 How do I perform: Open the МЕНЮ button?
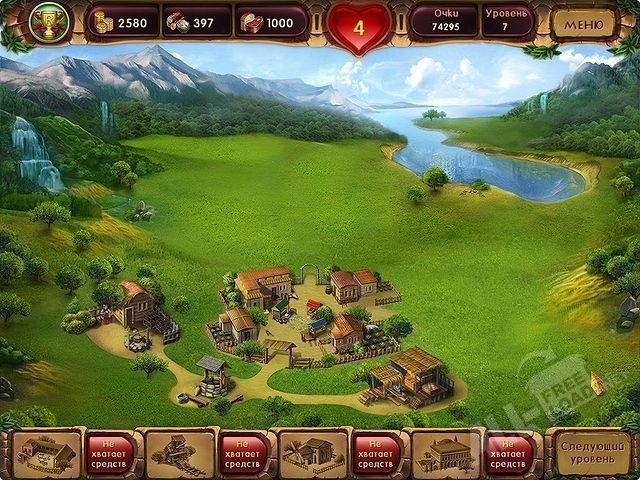[x=584, y=23]
